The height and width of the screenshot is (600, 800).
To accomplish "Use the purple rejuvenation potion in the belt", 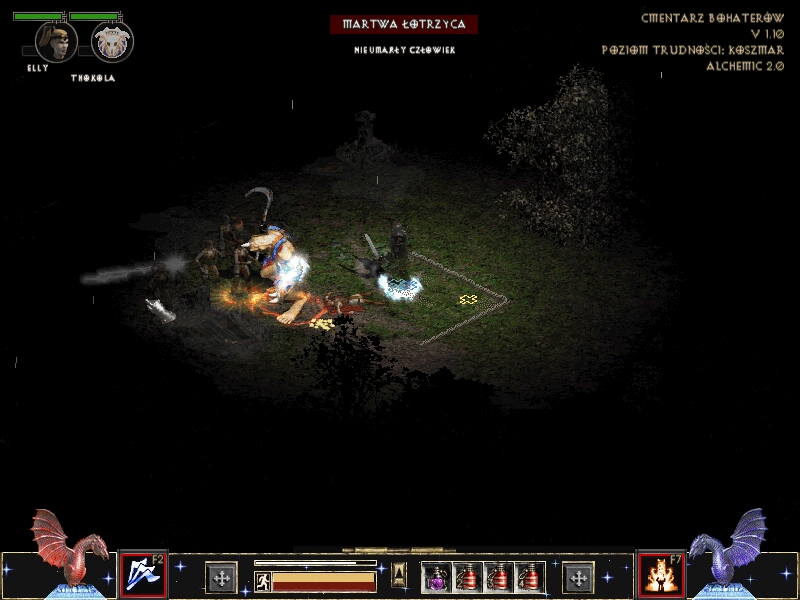I will tap(436, 577).
